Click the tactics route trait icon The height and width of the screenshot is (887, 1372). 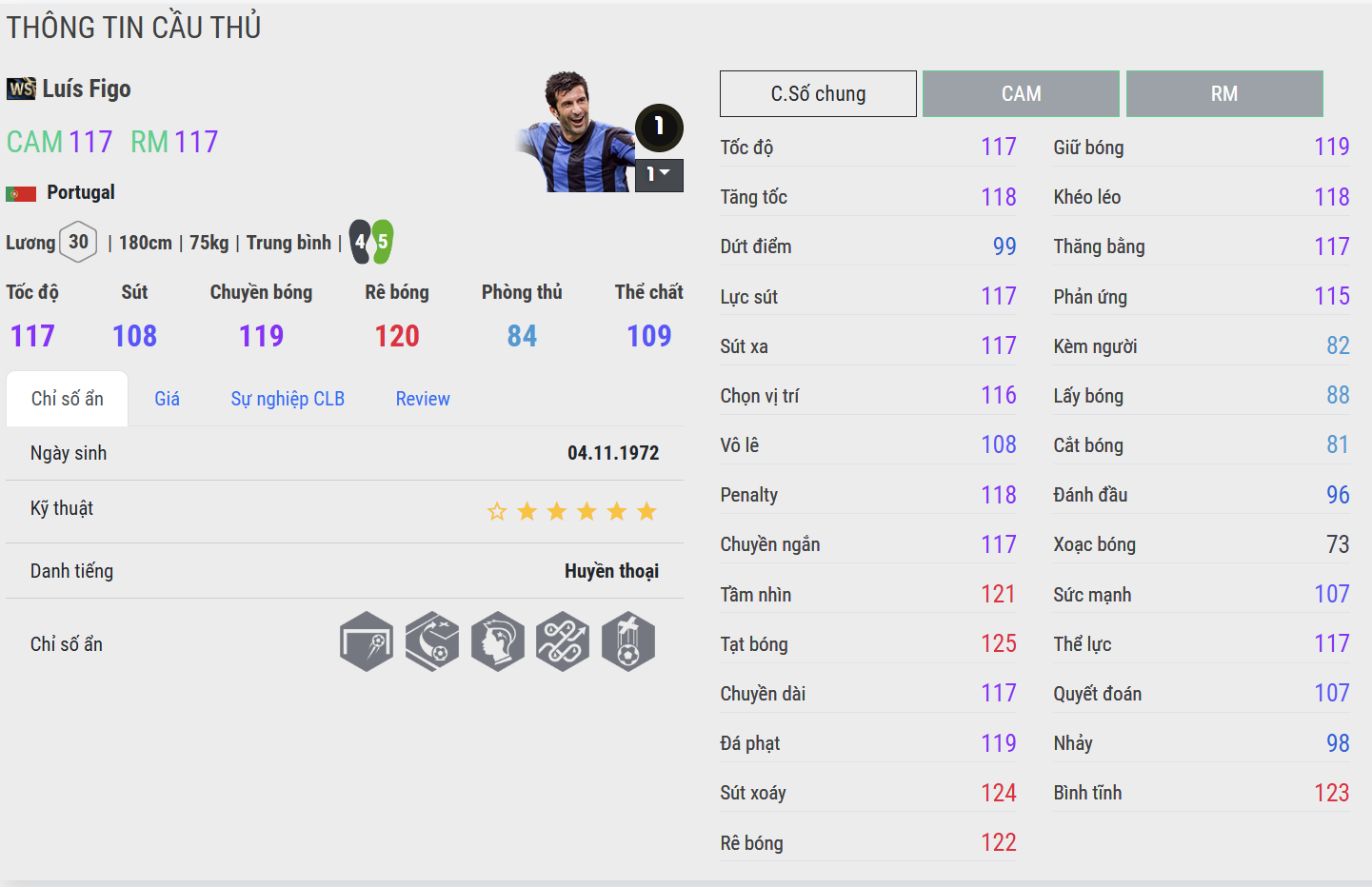563,641
